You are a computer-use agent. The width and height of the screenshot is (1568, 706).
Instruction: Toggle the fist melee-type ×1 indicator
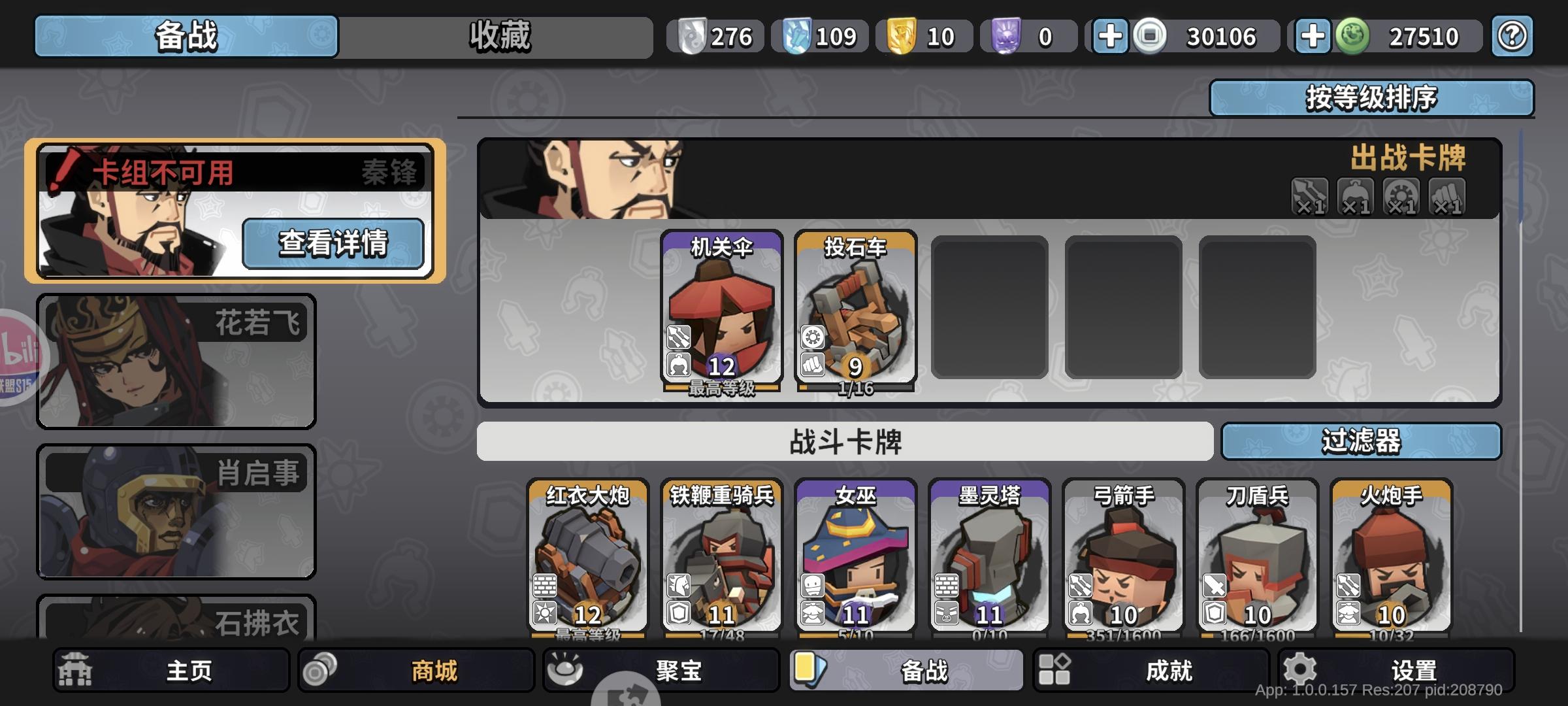tap(1447, 196)
